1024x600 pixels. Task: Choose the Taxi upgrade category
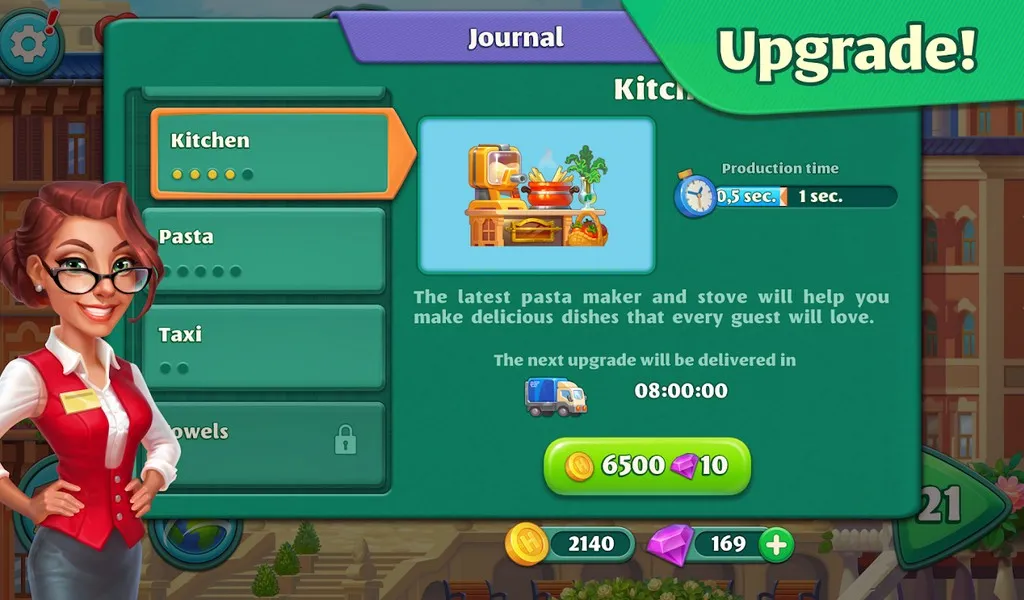click(x=264, y=348)
